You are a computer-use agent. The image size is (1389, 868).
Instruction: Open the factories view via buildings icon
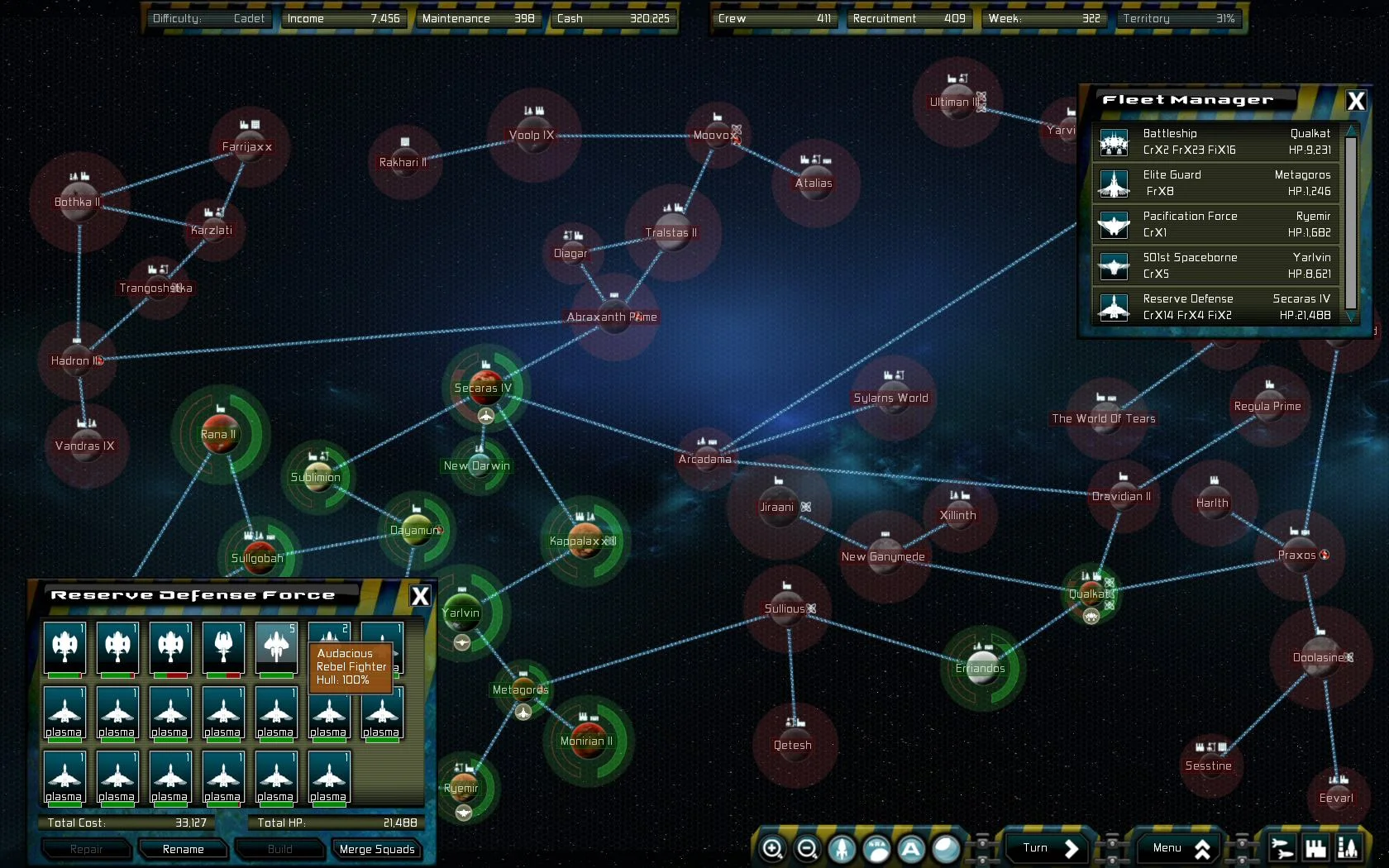[1313, 847]
